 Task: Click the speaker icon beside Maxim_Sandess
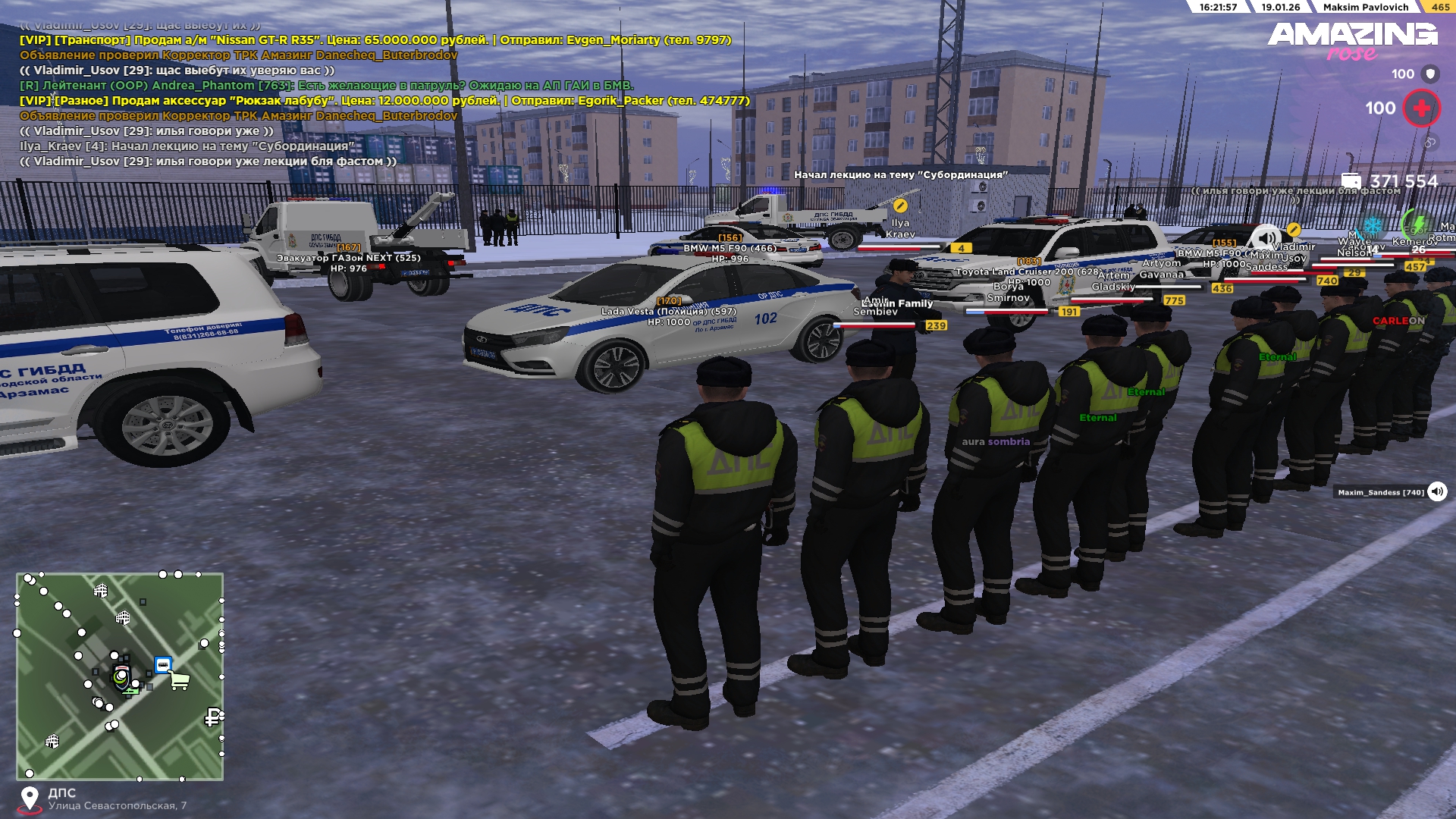point(1437,492)
